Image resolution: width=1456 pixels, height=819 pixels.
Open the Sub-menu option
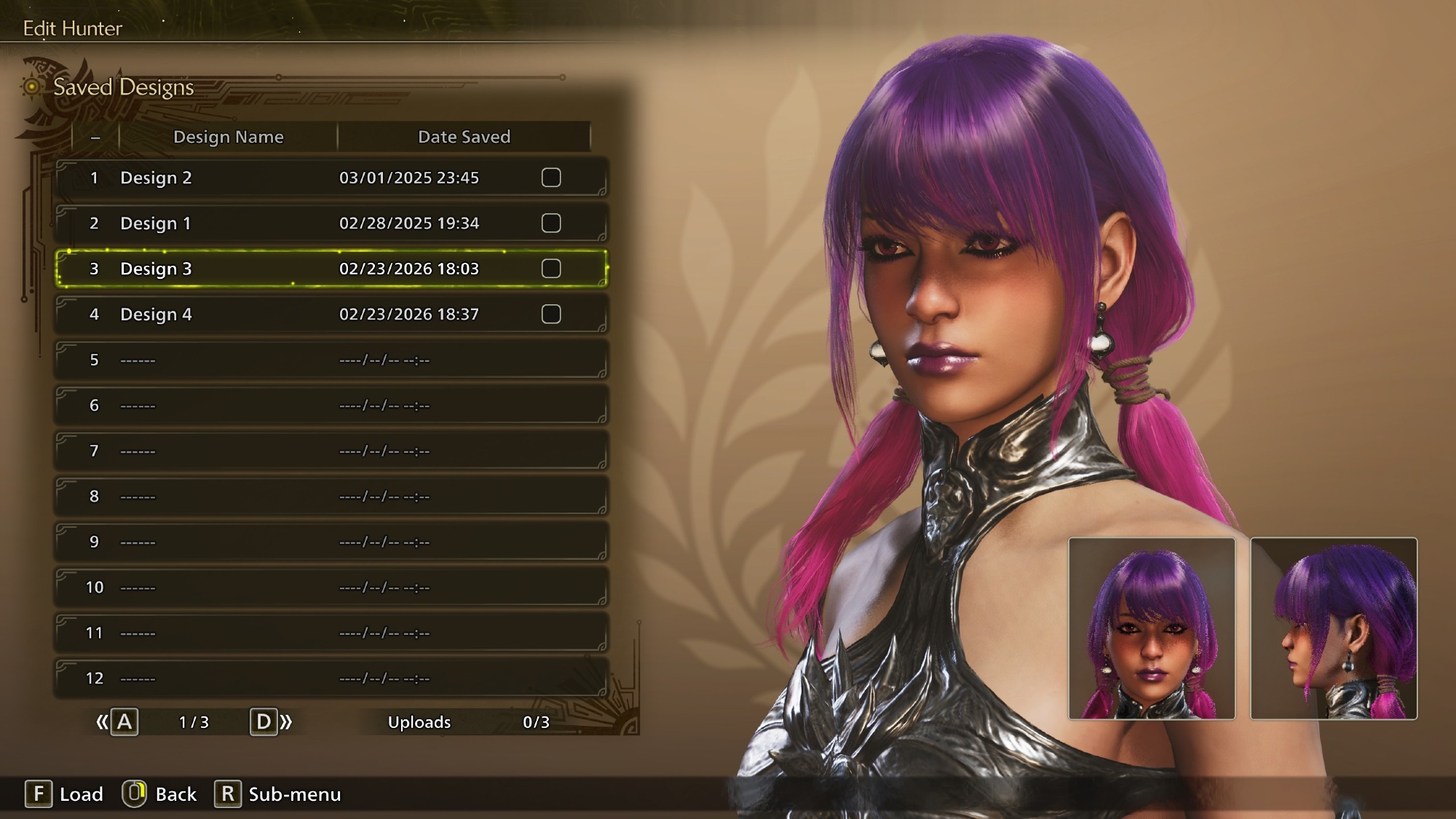click(x=278, y=794)
